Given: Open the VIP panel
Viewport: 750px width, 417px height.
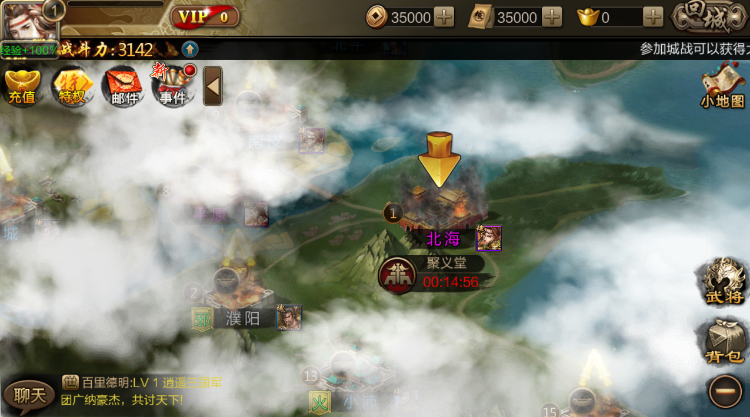Looking at the screenshot, I should coord(205,17).
